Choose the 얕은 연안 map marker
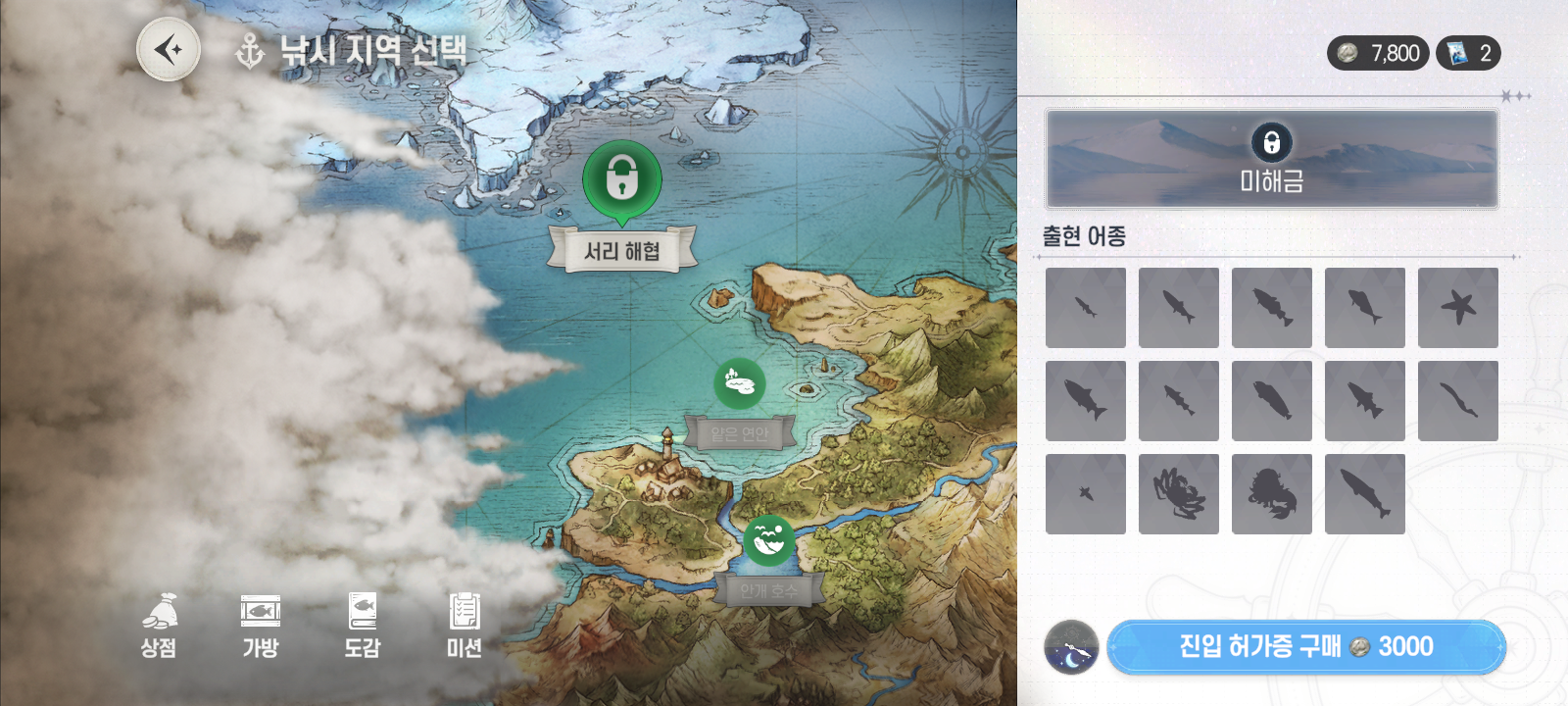This screenshot has height=706, width=1568. click(x=740, y=383)
